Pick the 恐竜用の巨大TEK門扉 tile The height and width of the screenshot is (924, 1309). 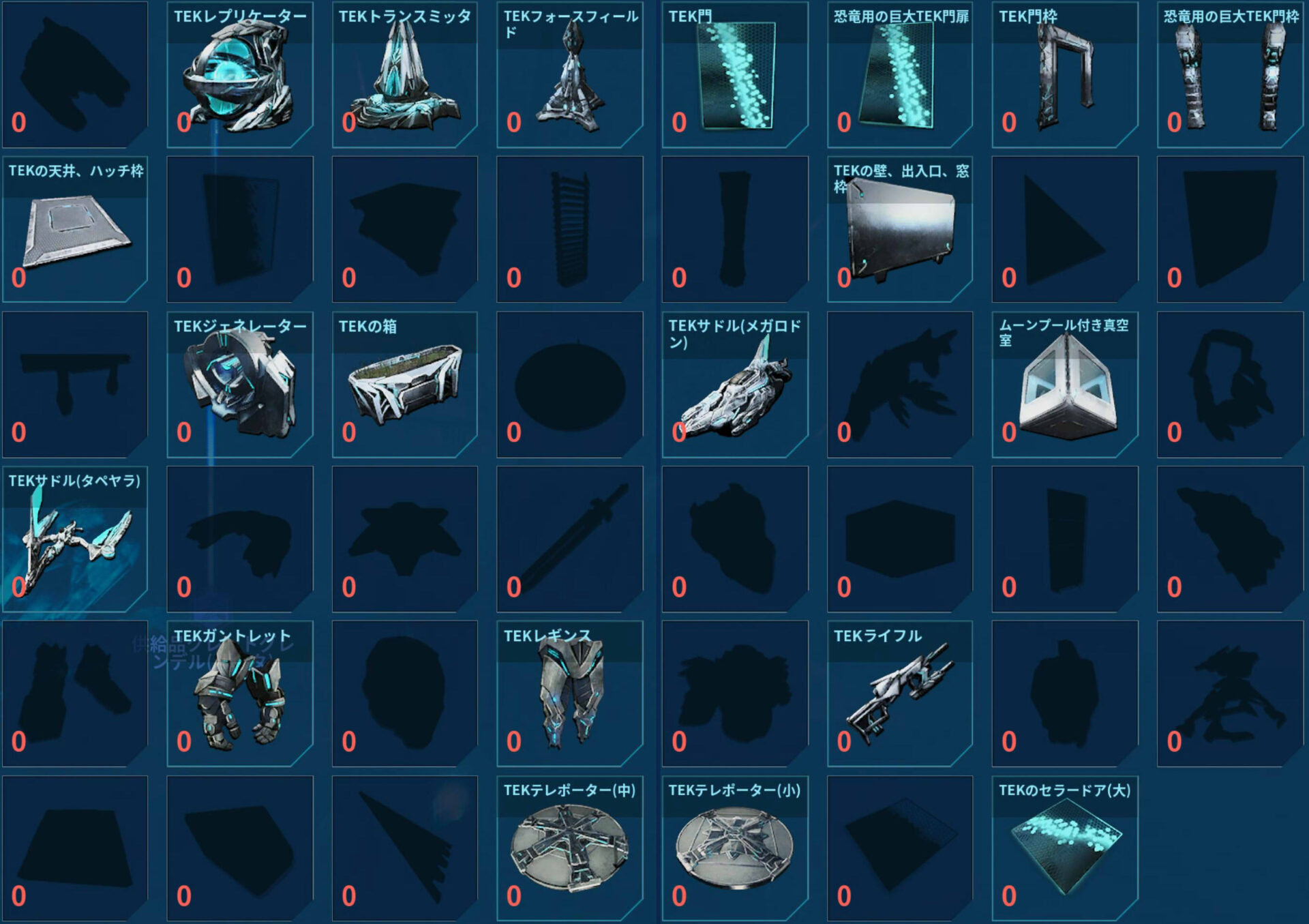pyautogui.click(x=899, y=75)
